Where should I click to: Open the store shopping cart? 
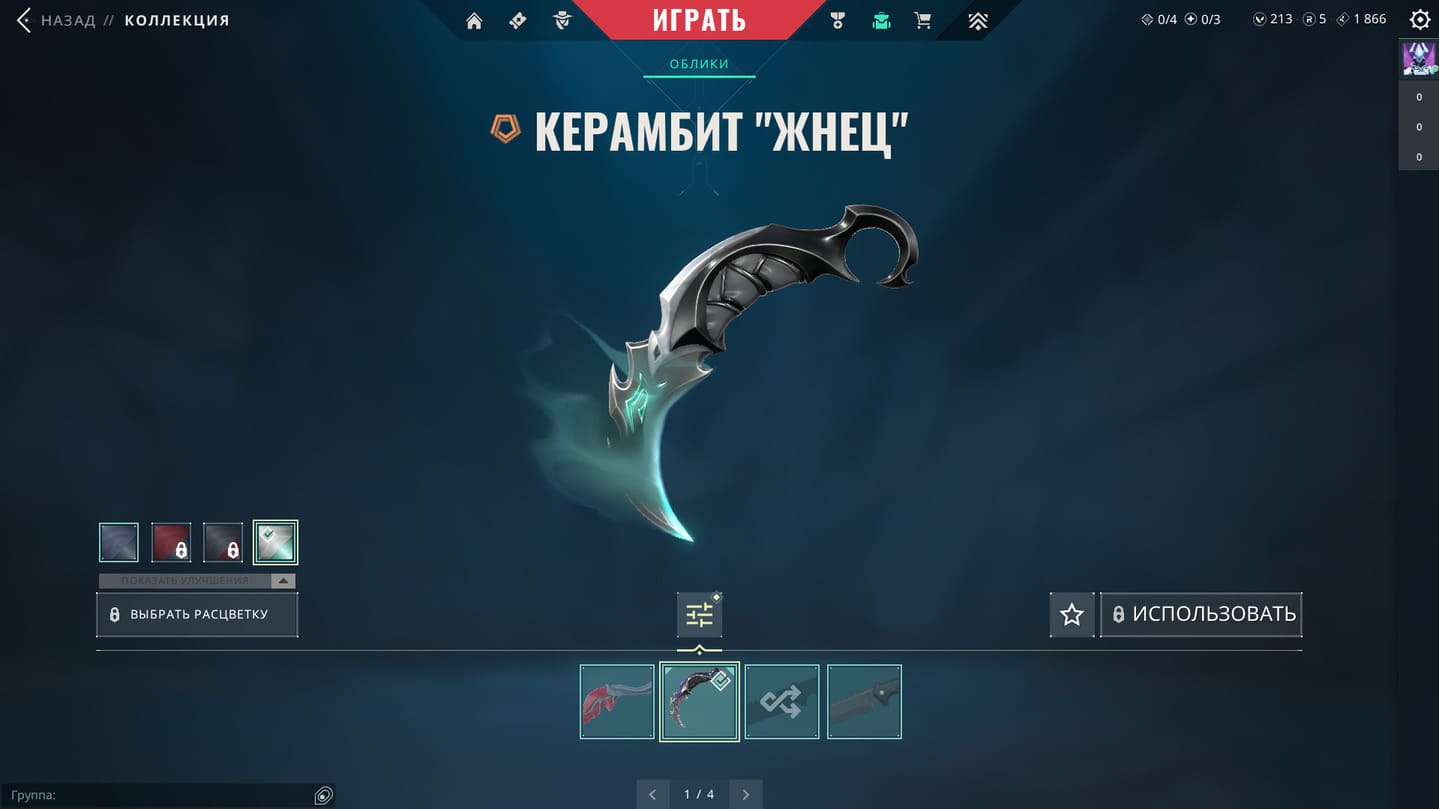coord(923,21)
